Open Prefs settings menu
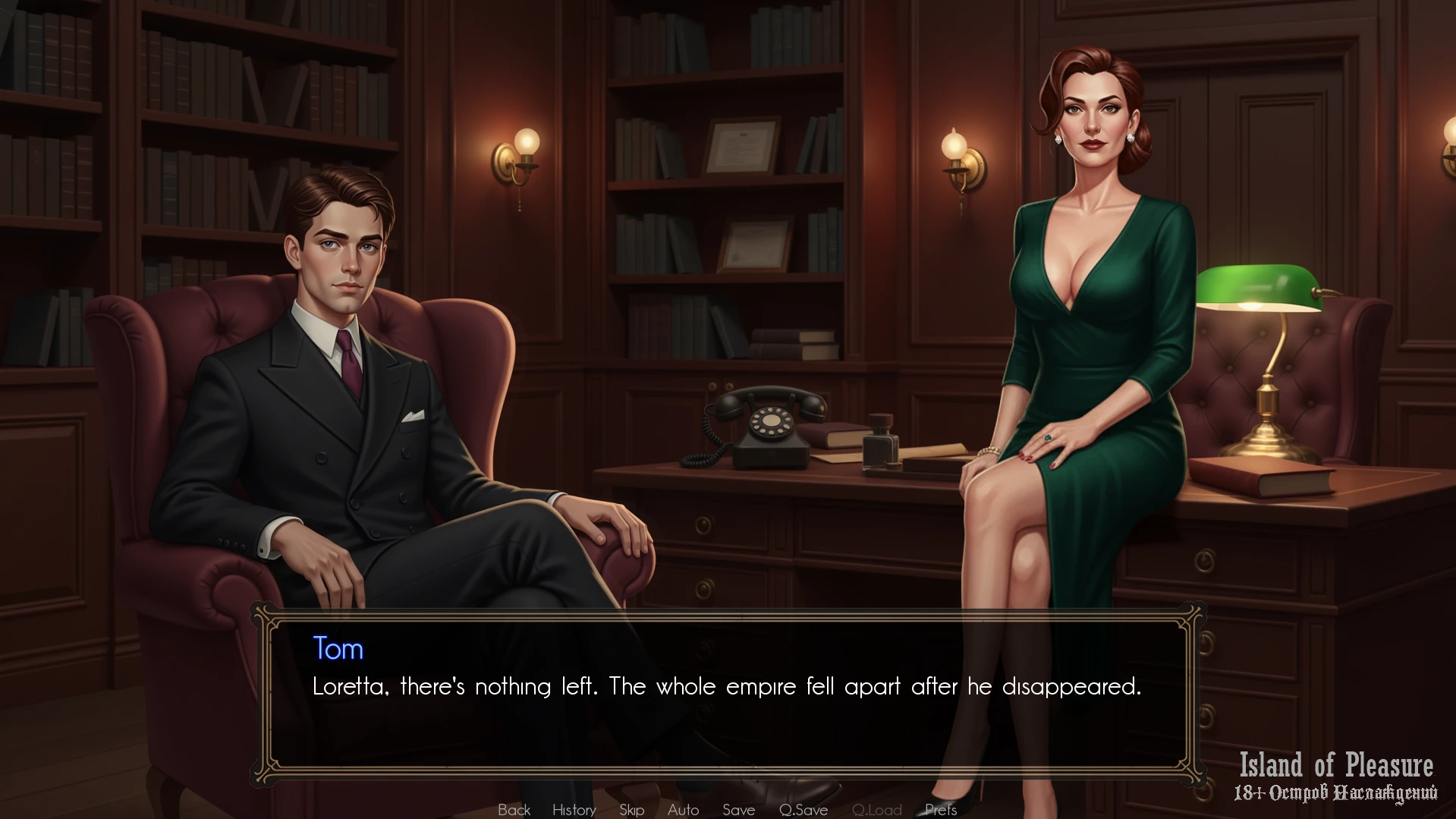The width and height of the screenshot is (1456, 819). pyautogui.click(x=940, y=810)
